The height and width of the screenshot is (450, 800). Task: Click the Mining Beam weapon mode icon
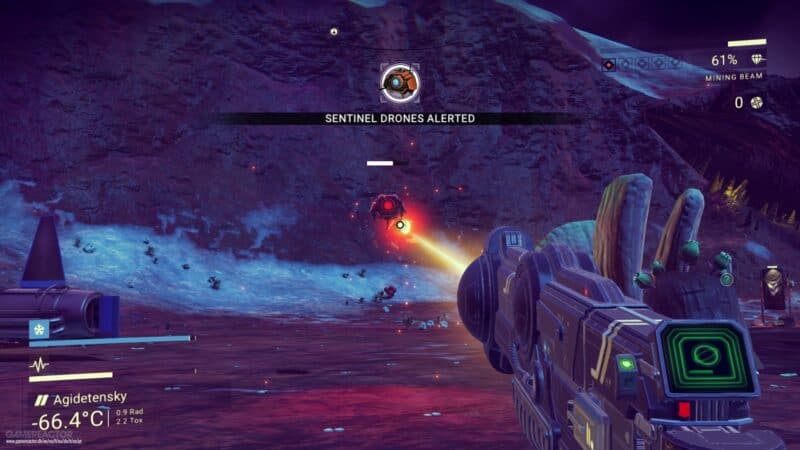click(758, 60)
